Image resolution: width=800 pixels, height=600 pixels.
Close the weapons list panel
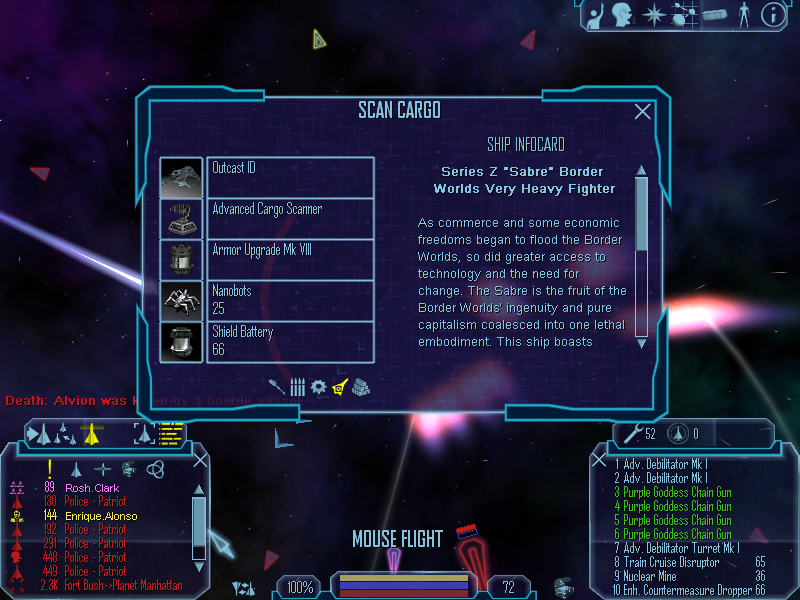tap(600, 460)
